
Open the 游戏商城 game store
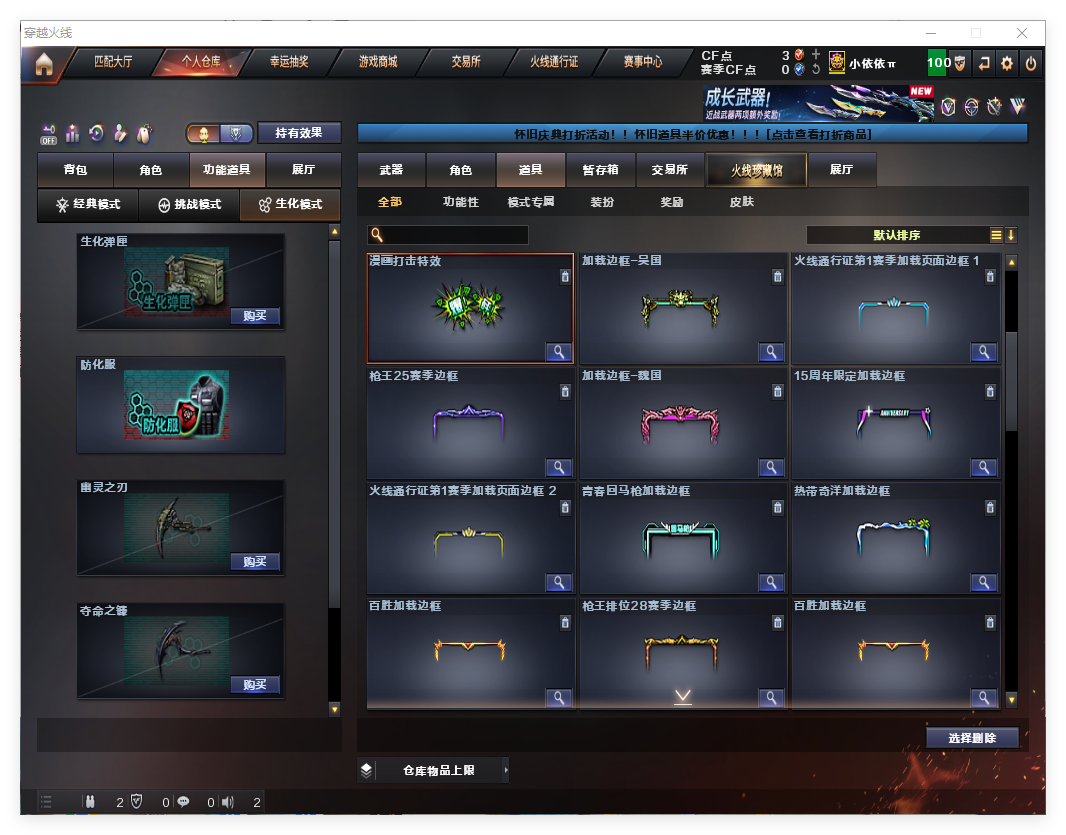pyautogui.click(x=378, y=62)
